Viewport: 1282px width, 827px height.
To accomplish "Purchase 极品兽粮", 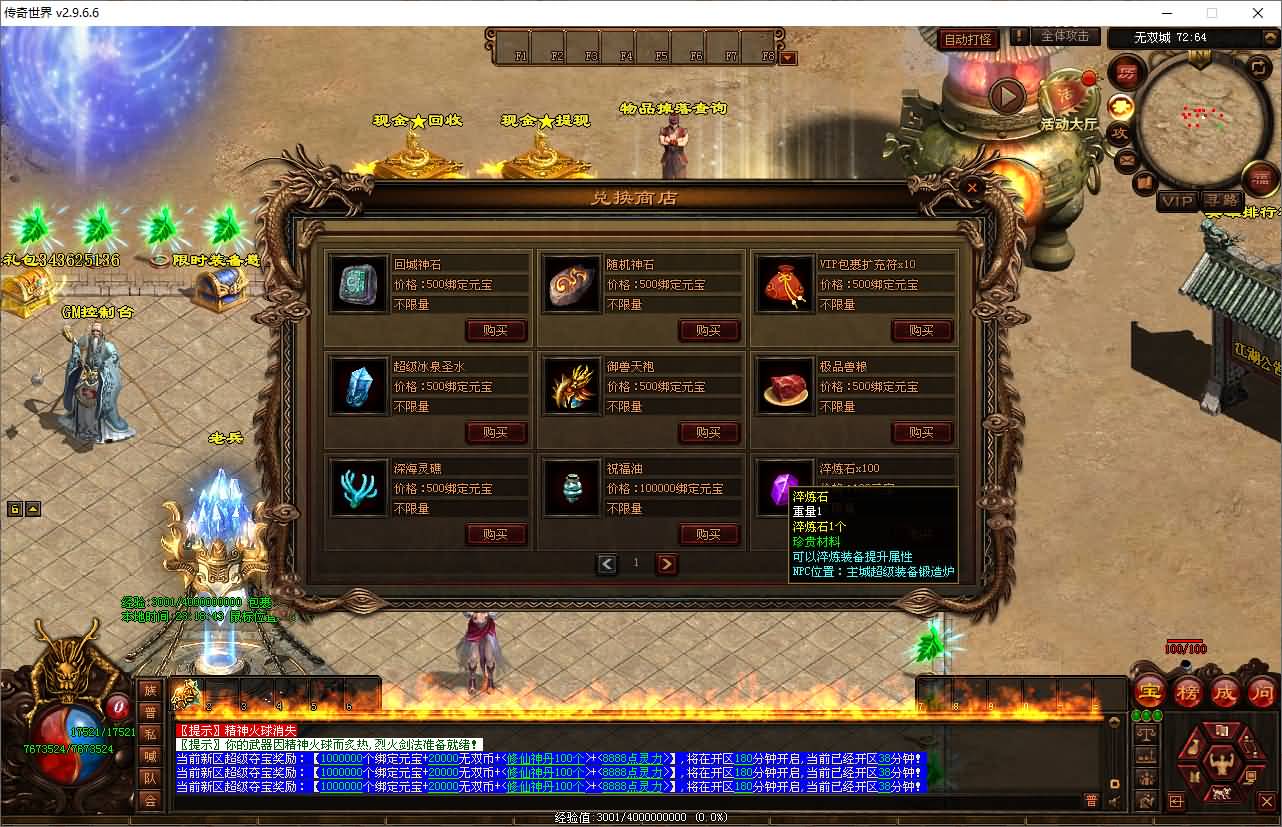I will click(x=921, y=432).
